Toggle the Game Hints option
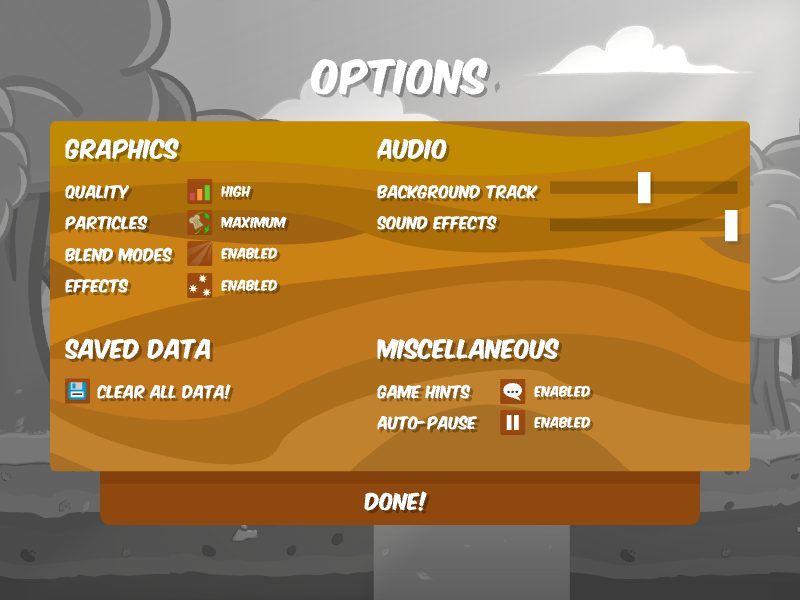 pyautogui.click(x=561, y=392)
